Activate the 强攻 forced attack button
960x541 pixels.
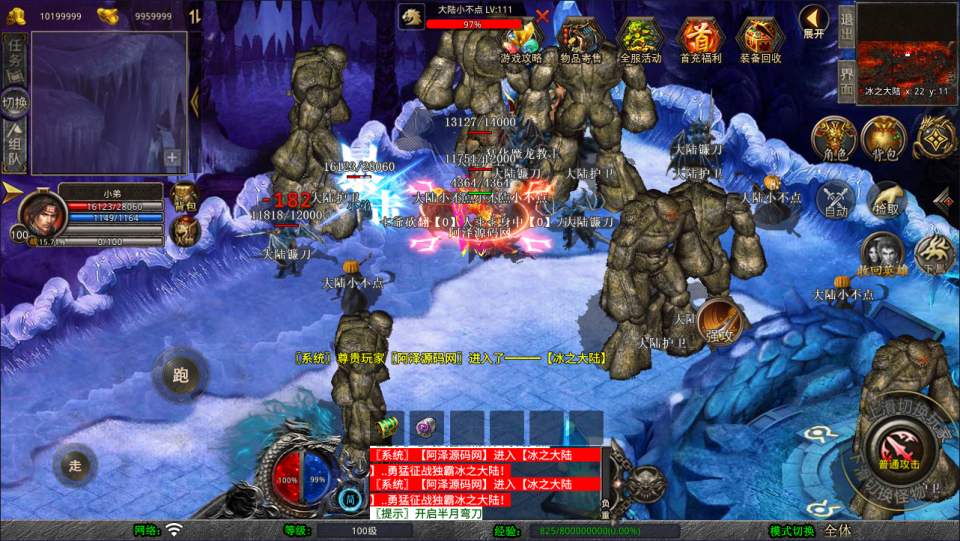click(x=719, y=320)
